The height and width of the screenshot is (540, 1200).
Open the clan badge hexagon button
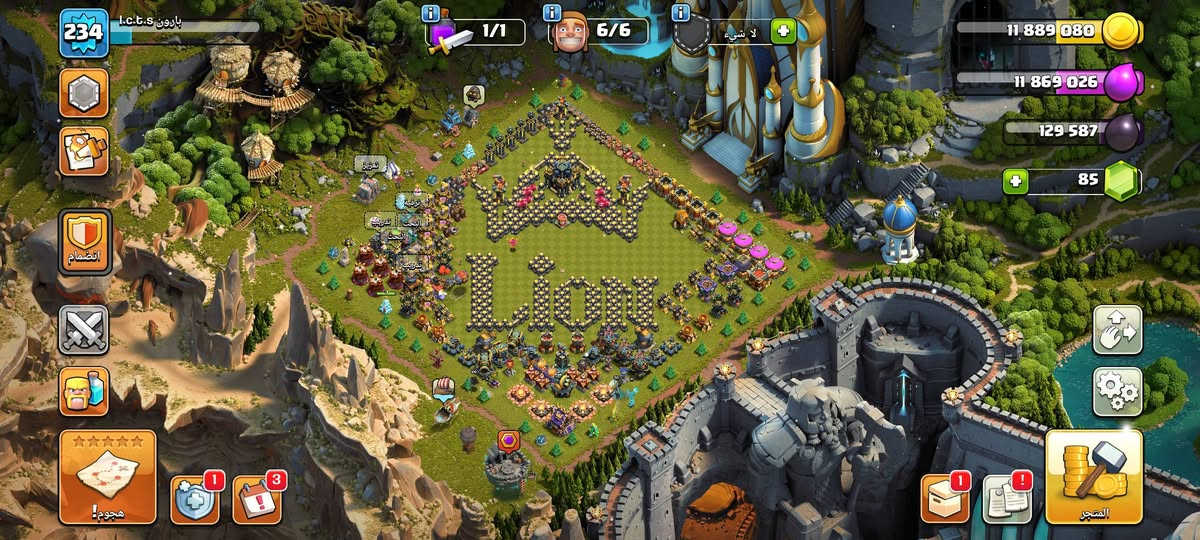click(84, 93)
